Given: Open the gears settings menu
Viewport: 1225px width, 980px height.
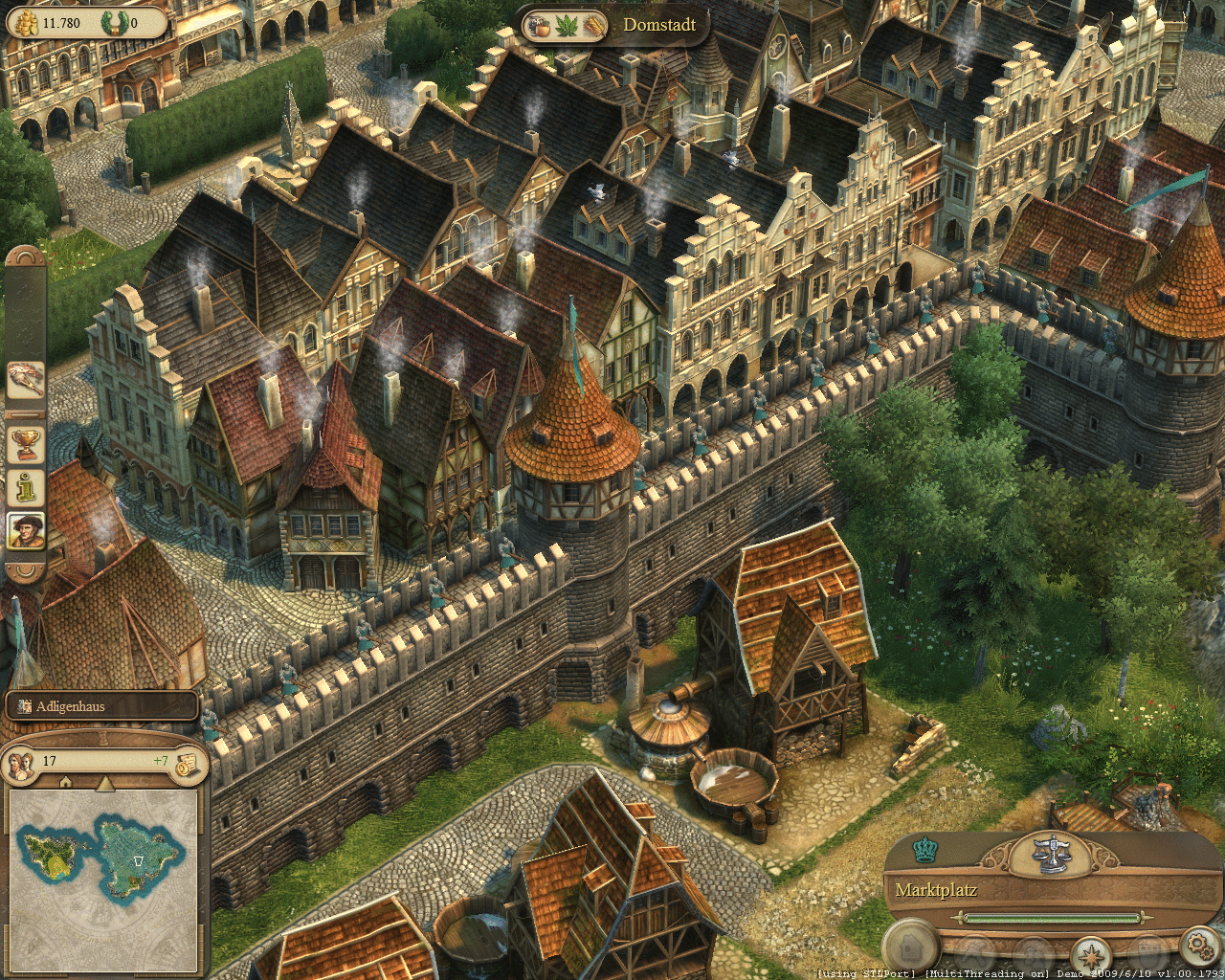Looking at the screenshot, I should (x=1198, y=947).
